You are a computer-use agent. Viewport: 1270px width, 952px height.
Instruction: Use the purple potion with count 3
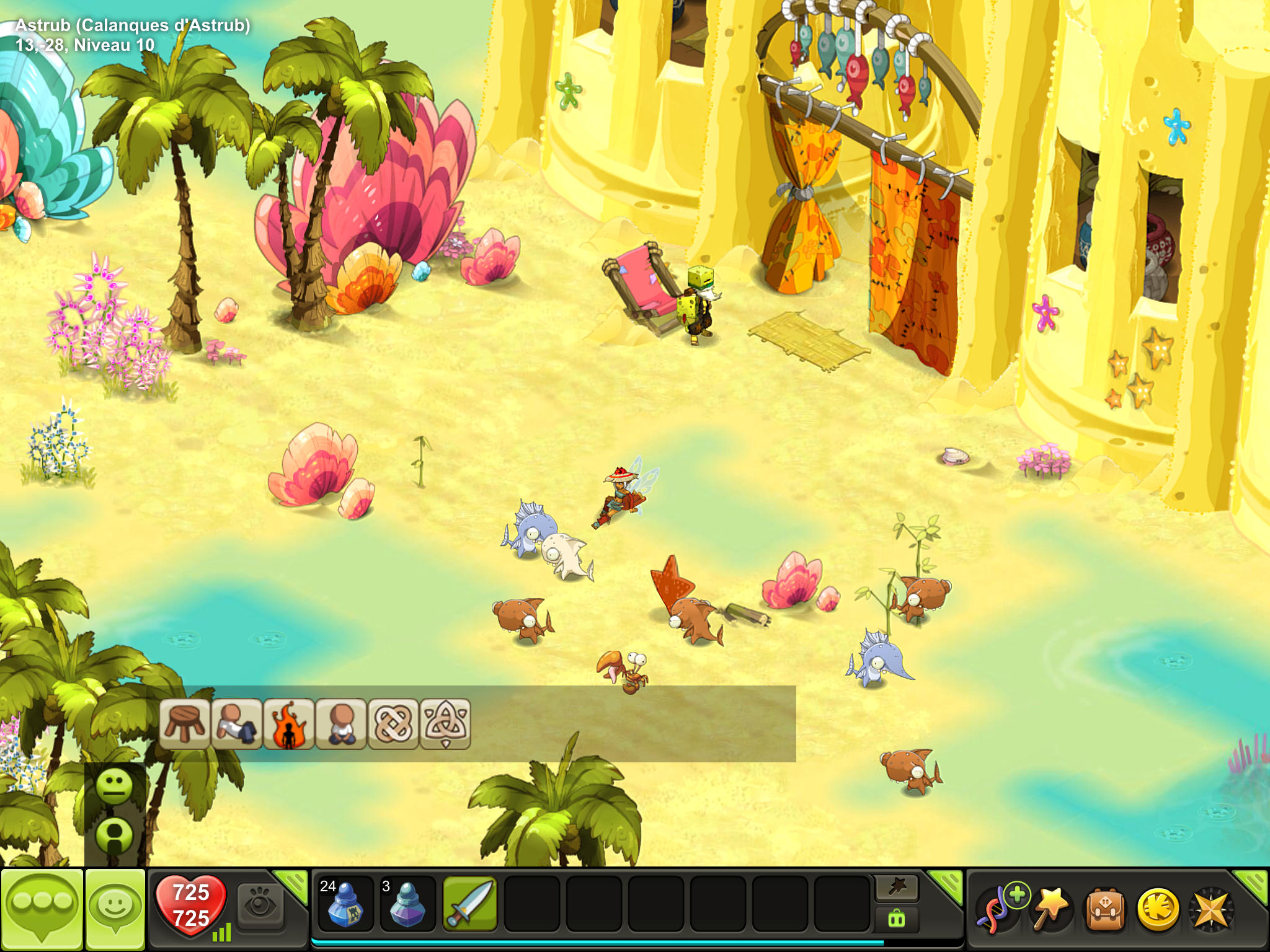click(x=407, y=904)
